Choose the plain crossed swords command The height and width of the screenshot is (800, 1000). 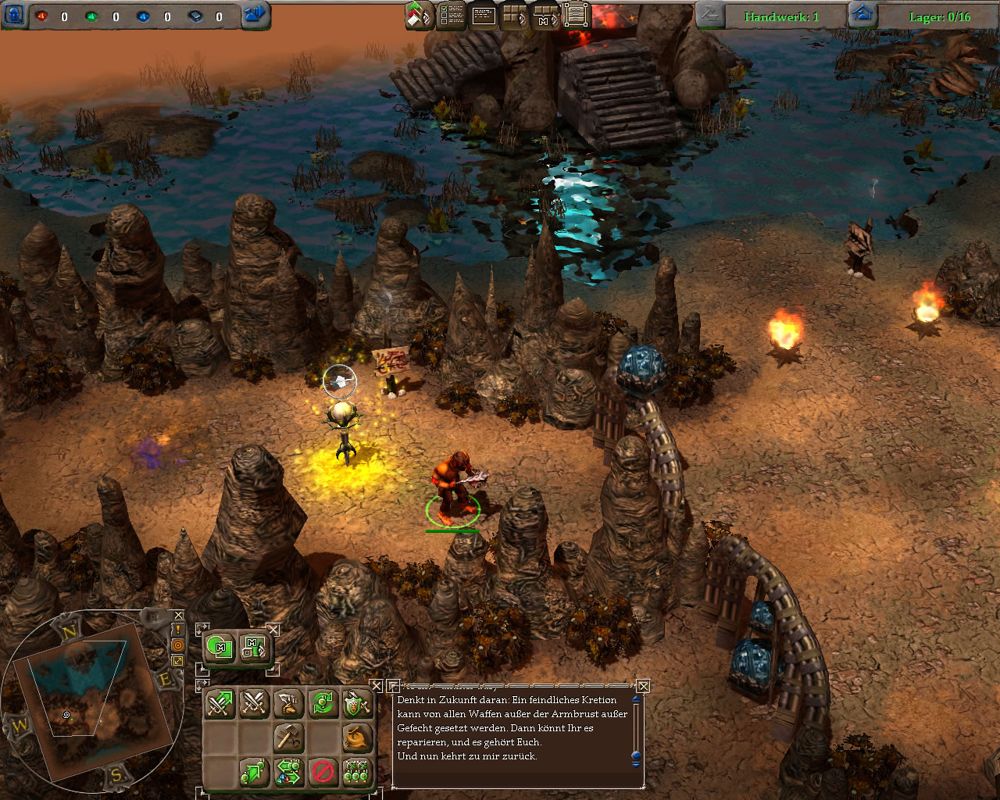tap(255, 704)
